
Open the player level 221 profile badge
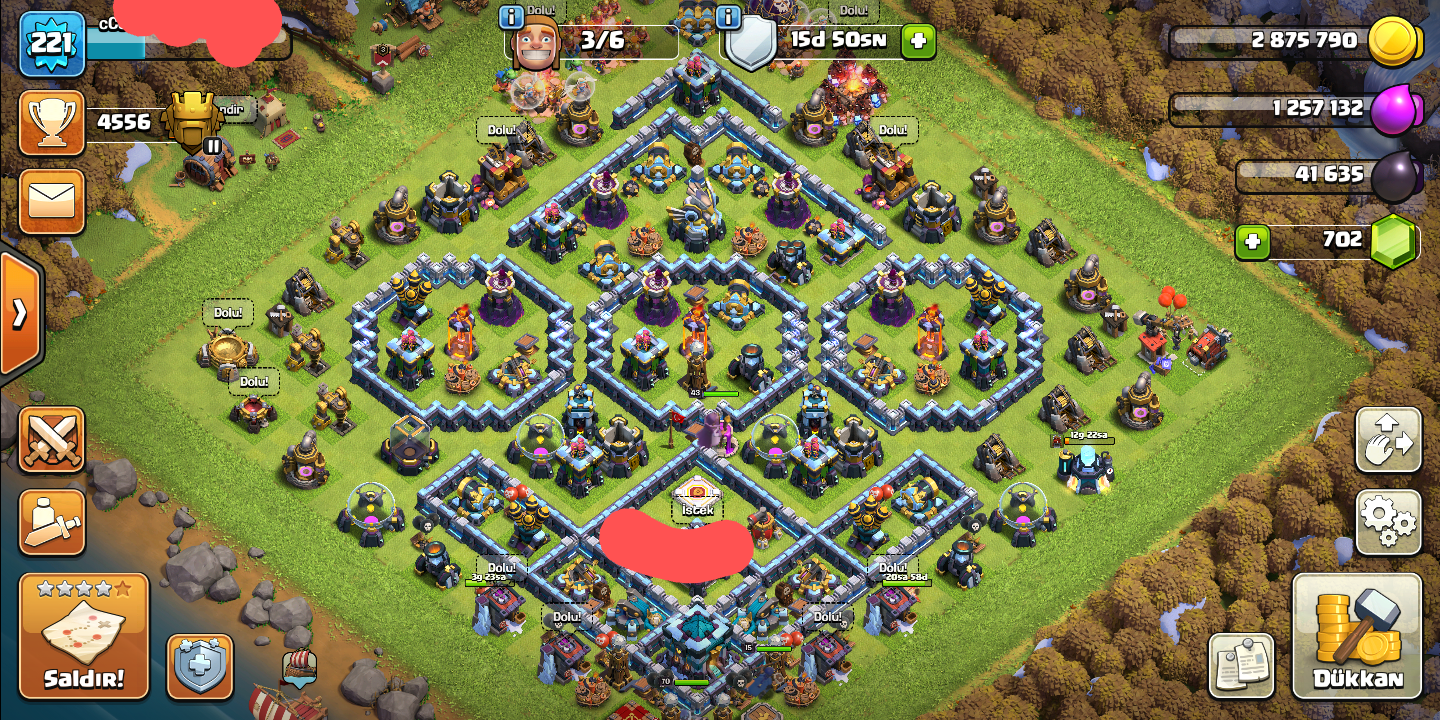coord(51,43)
